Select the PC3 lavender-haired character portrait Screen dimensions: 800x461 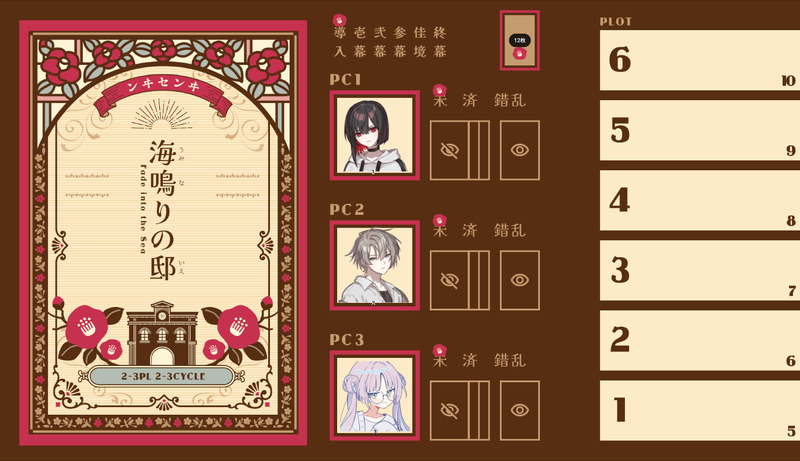pyautogui.click(x=375, y=394)
